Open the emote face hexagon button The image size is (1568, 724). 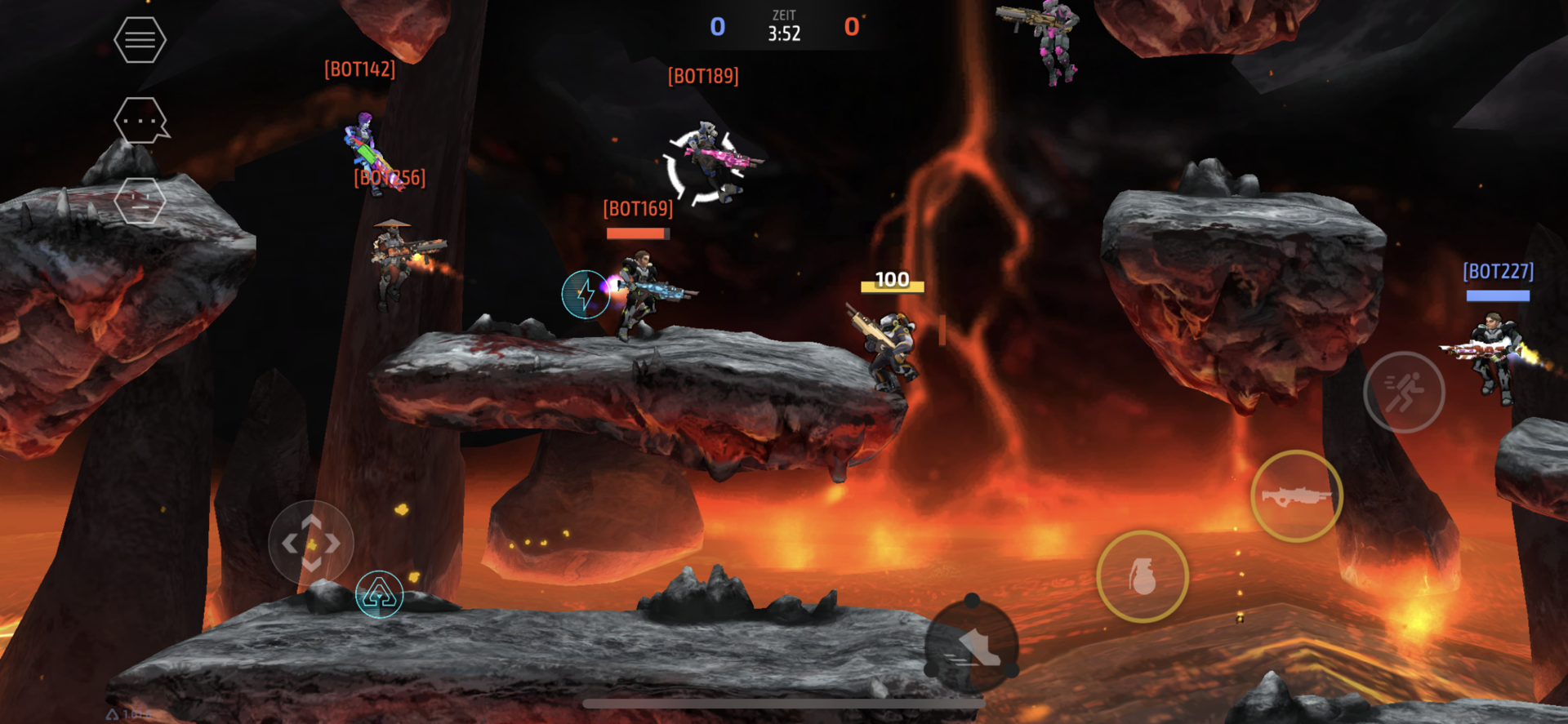tap(140, 201)
